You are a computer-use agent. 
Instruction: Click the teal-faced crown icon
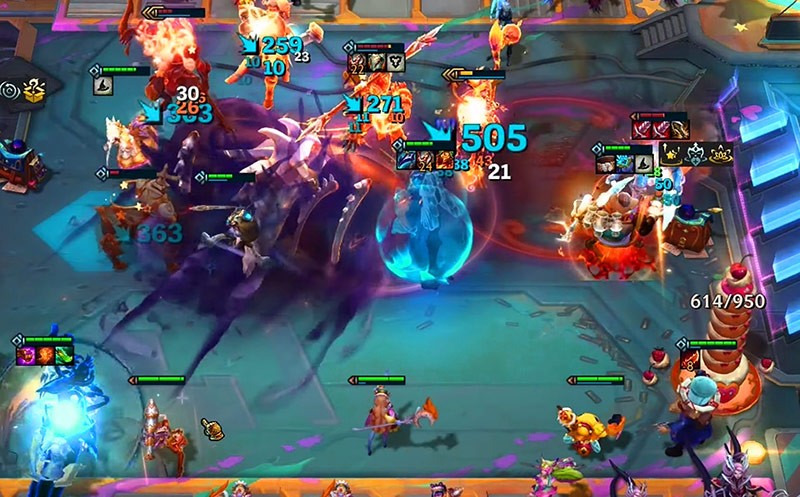pyautogui.click(x=696, y=154)
